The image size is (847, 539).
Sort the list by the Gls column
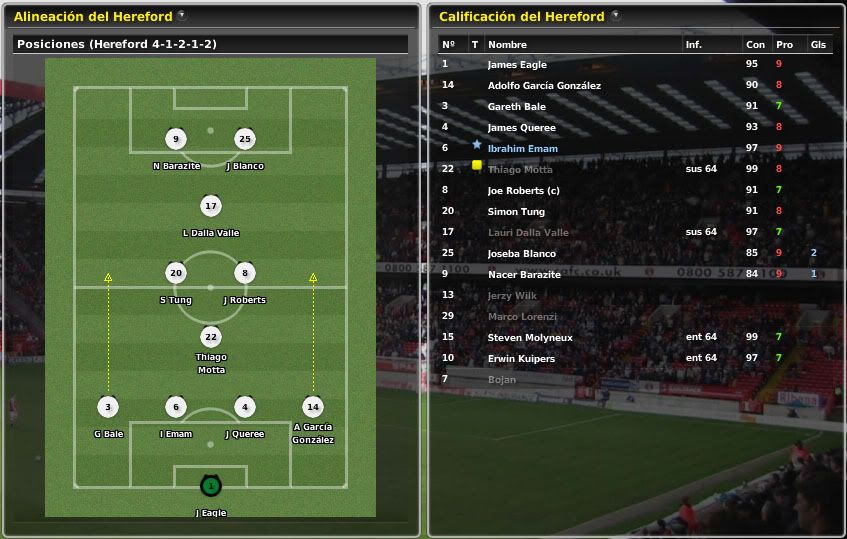[818, 45]
